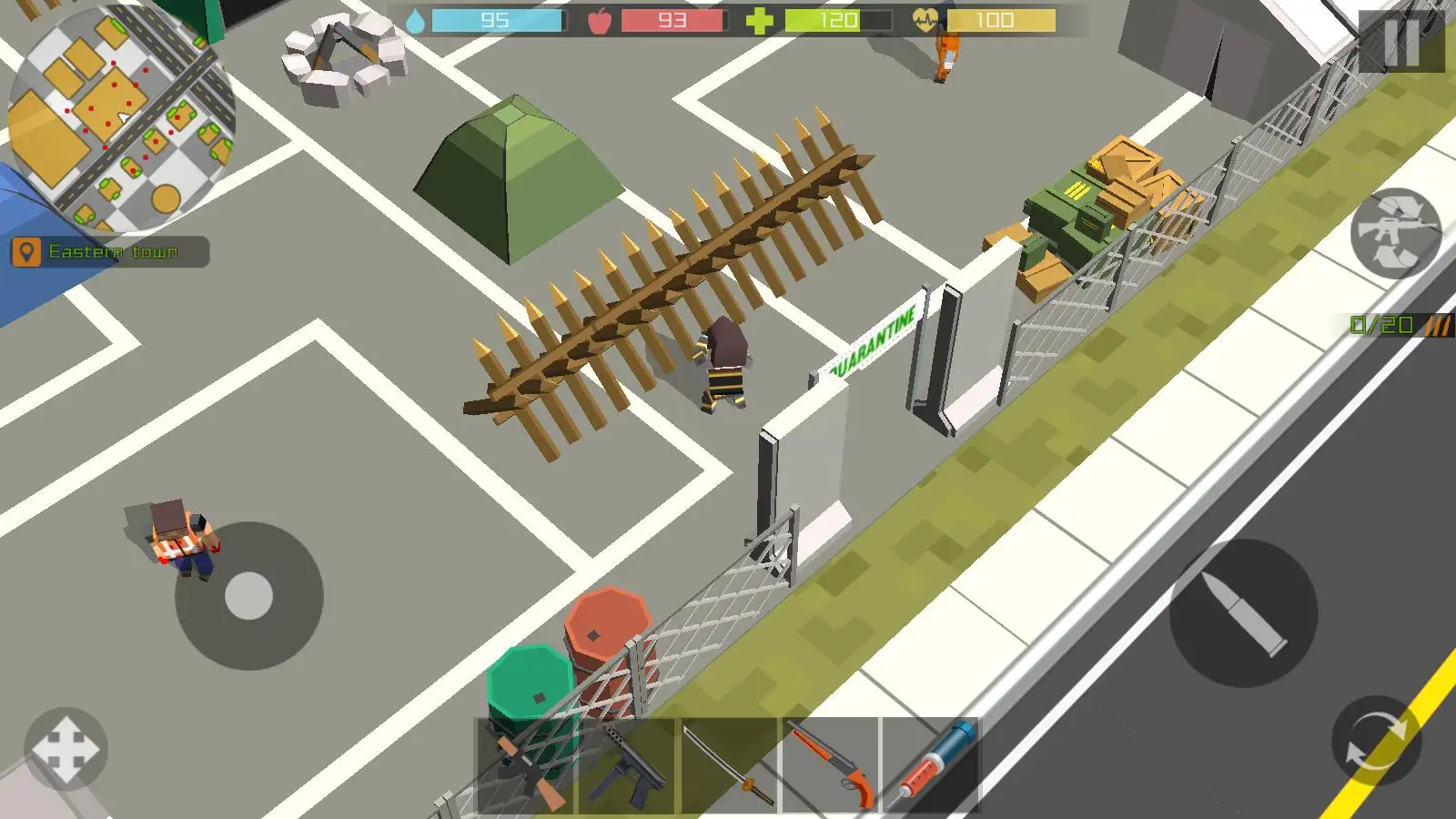1456x819 pixels.
Task: Select the assault rifle hotbar slot
Action: click(525, 766)
